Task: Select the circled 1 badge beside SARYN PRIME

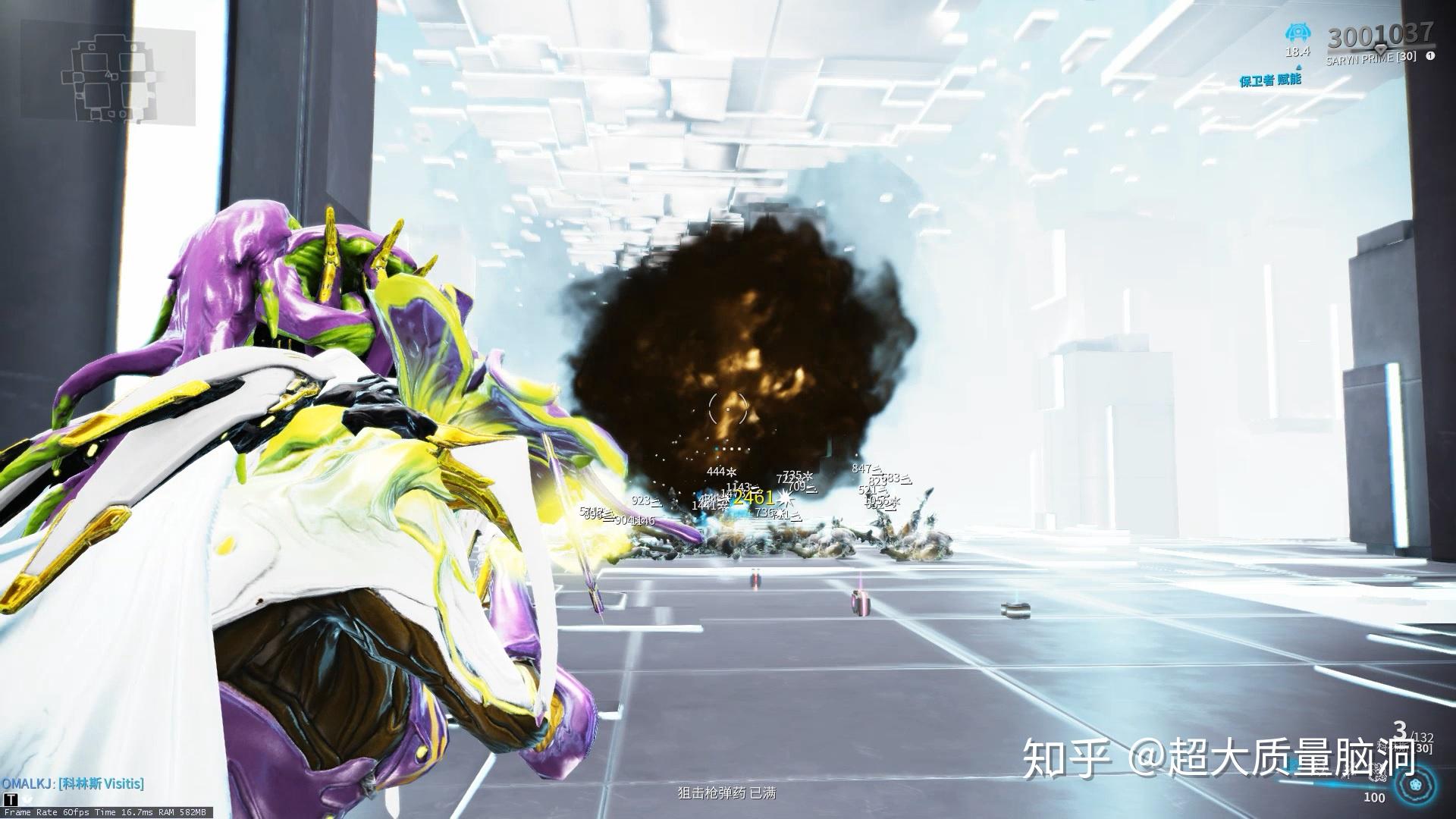Action: (x=1429, y=57)
